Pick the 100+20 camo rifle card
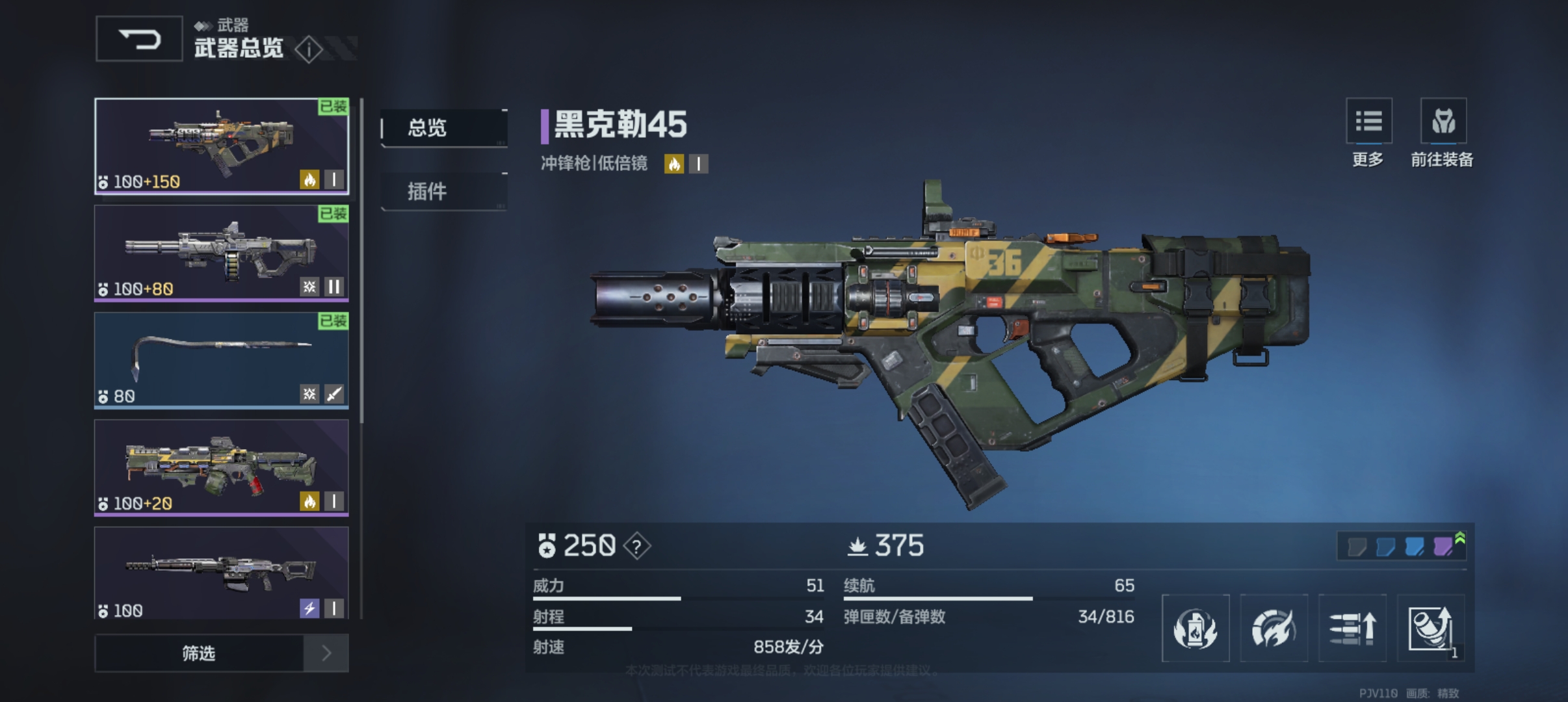 (x=222, y=467)
